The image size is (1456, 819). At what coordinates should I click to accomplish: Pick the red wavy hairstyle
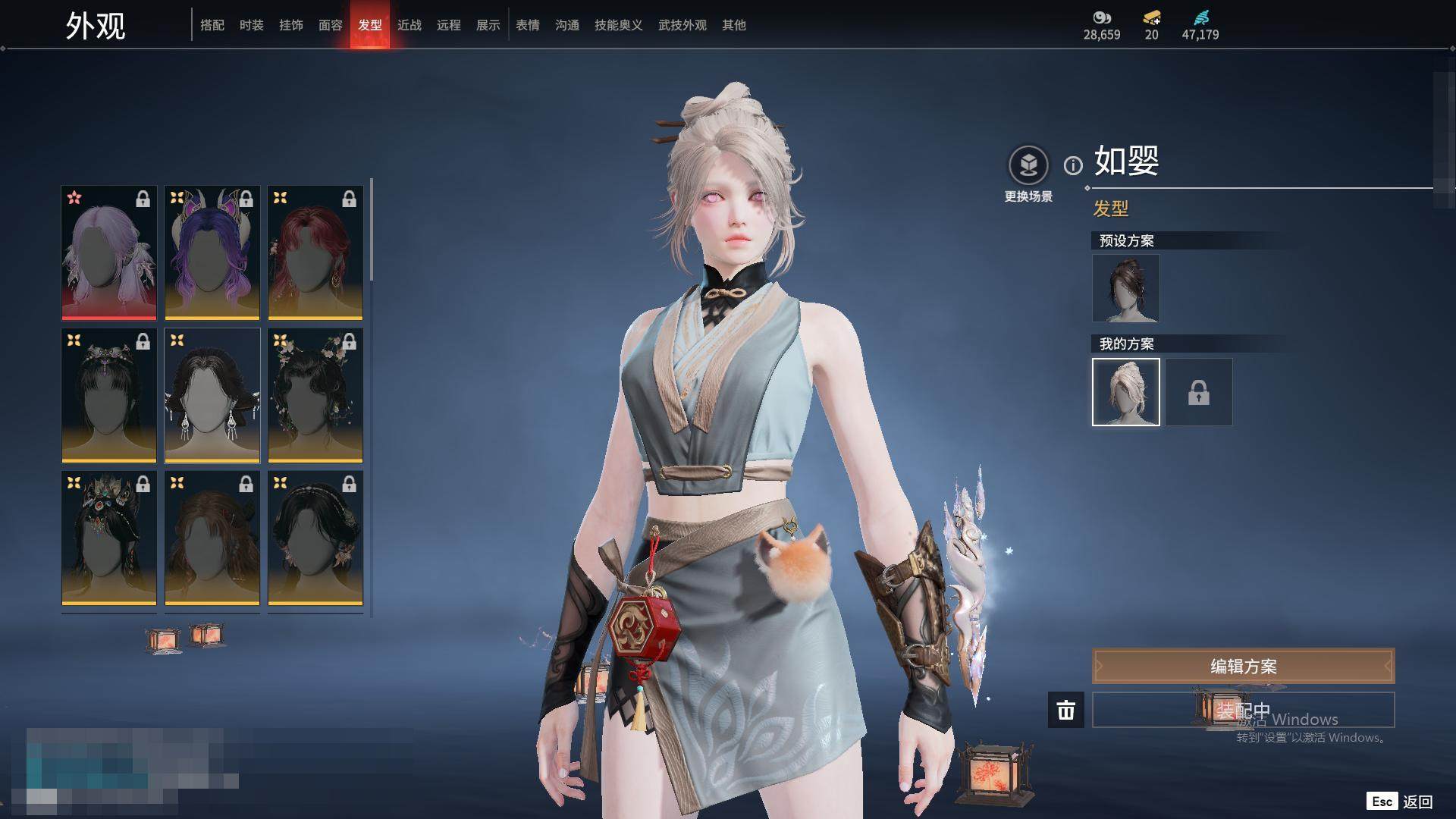(315, 253)
